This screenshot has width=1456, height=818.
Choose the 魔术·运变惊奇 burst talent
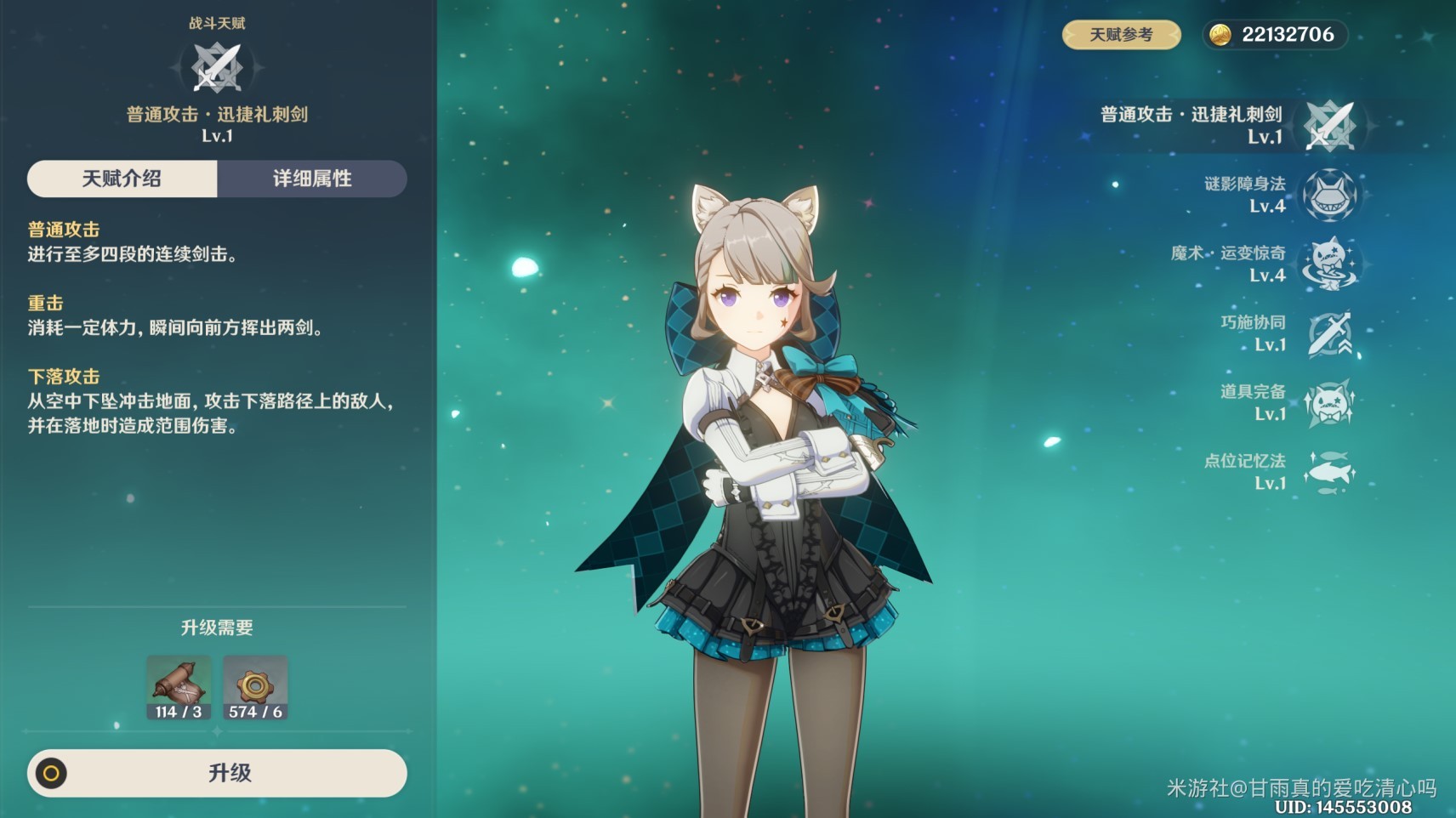(1330, 264)
